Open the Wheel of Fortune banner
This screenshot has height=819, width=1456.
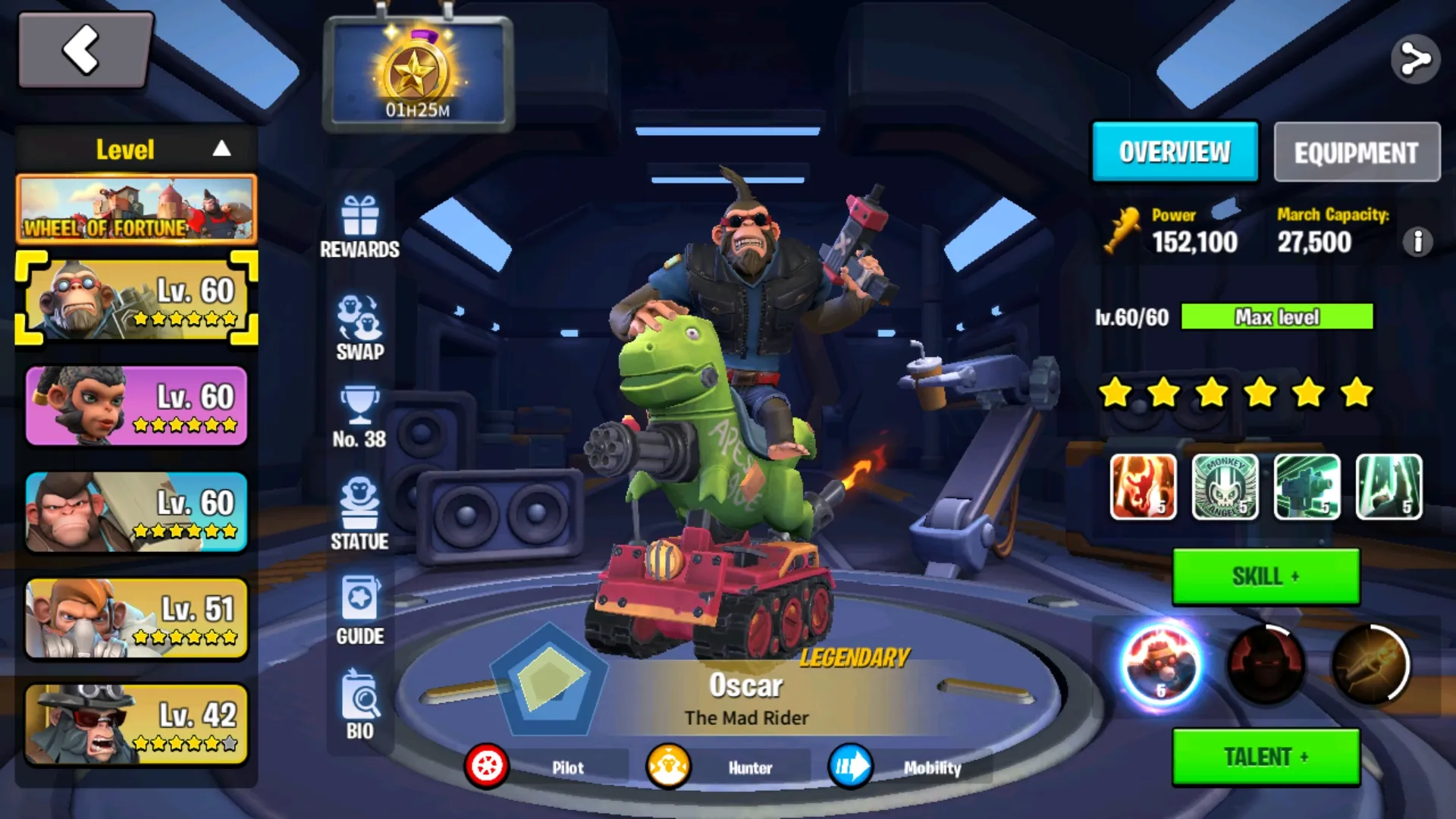[136, 209]
